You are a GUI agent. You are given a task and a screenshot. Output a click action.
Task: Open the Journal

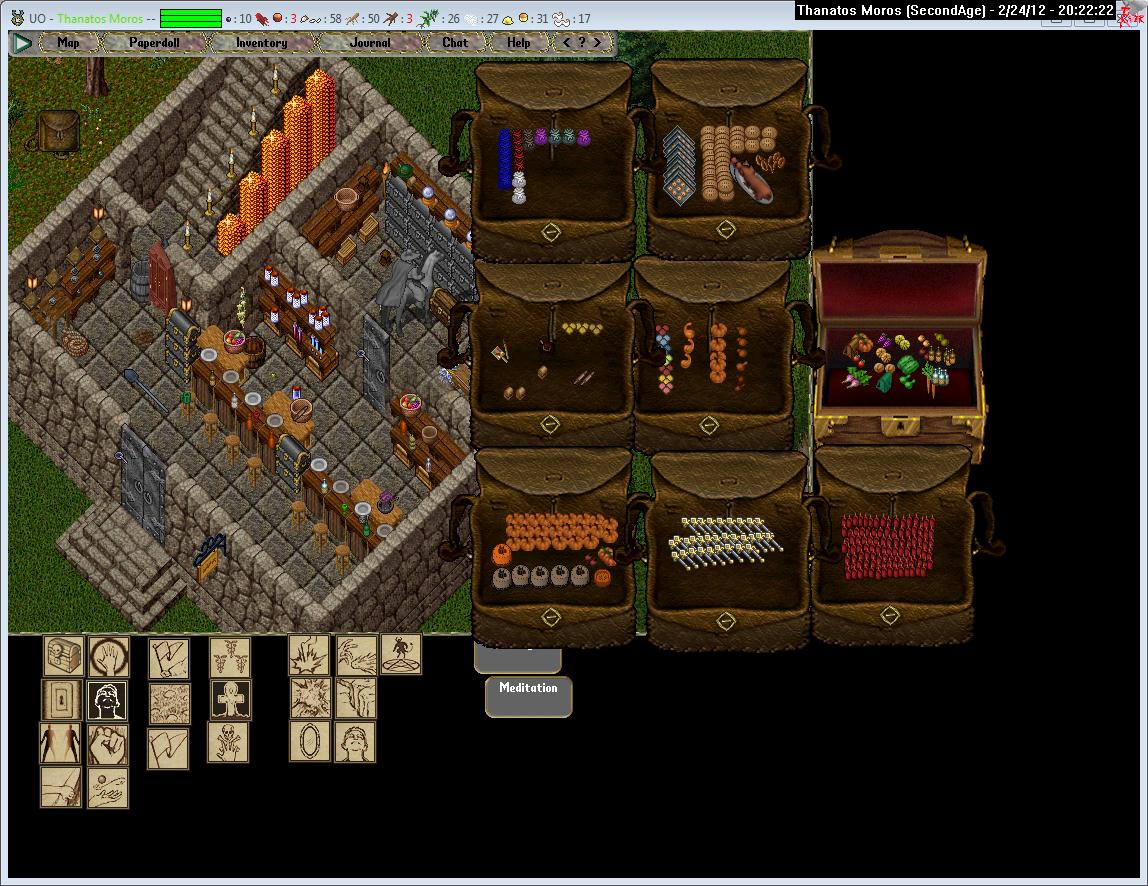(x=370, y=43)
